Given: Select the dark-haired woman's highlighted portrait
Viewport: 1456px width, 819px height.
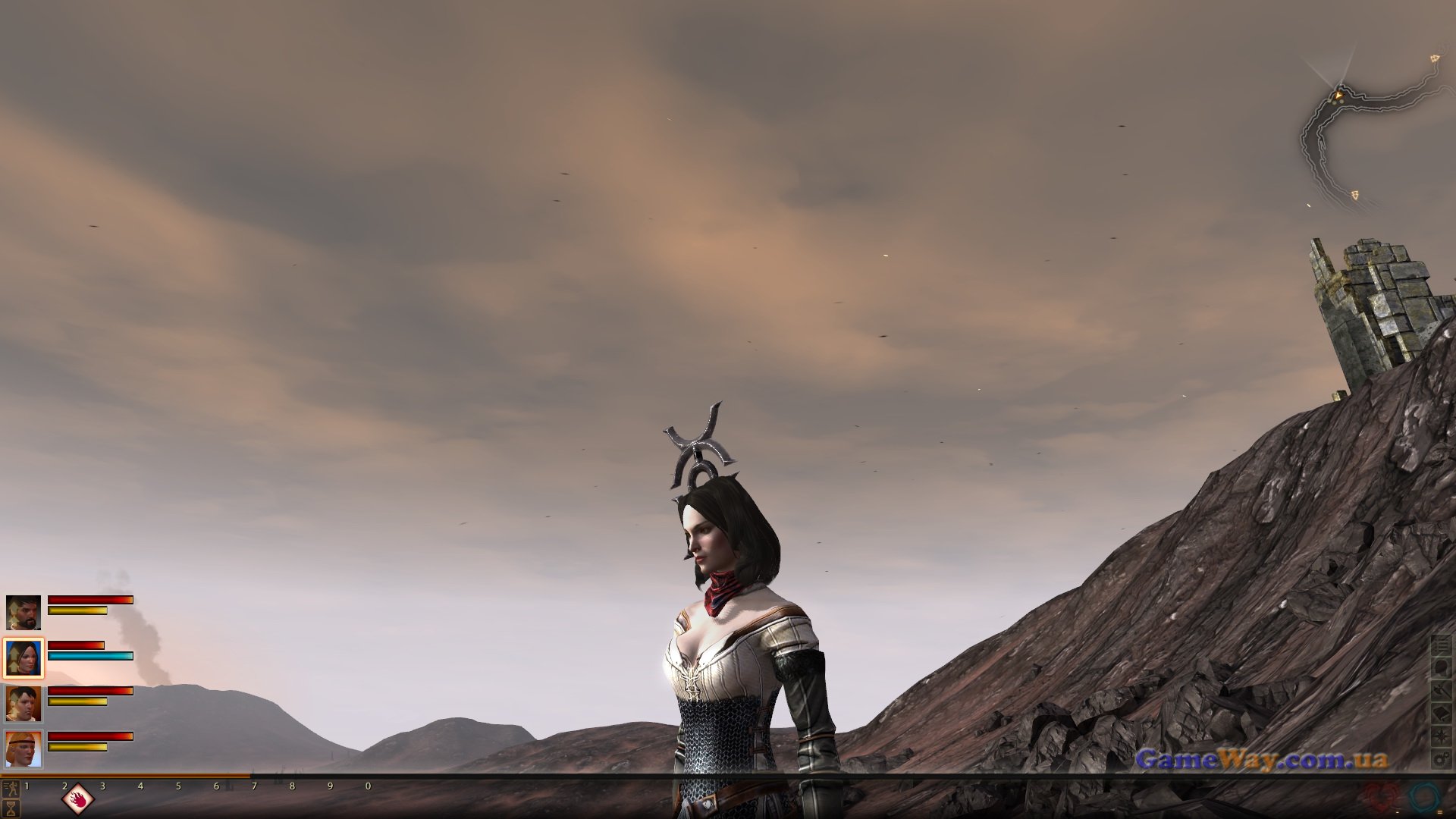Looking at the screenshot, I should point(23,657).
